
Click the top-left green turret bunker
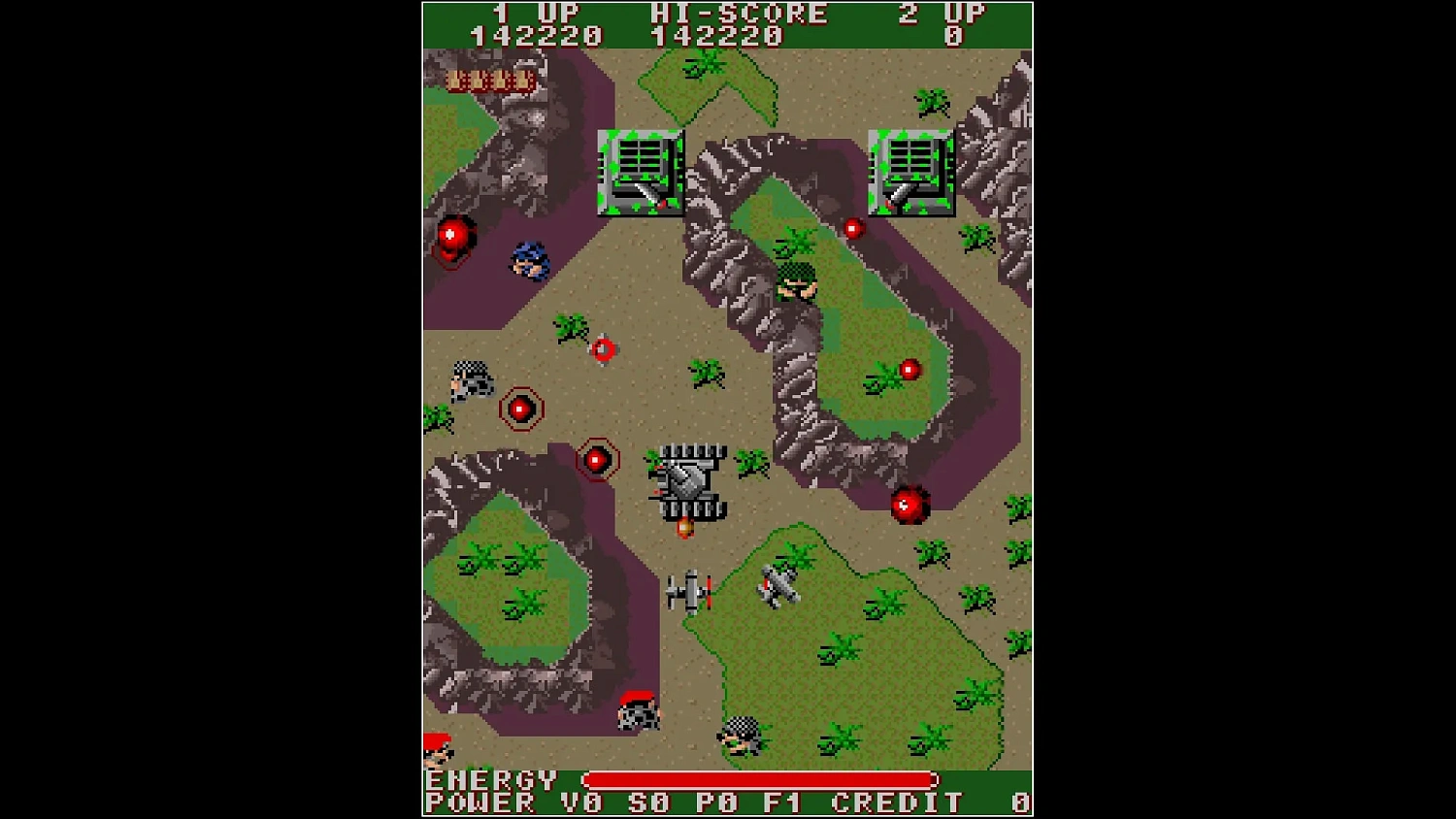click(641, 173)
